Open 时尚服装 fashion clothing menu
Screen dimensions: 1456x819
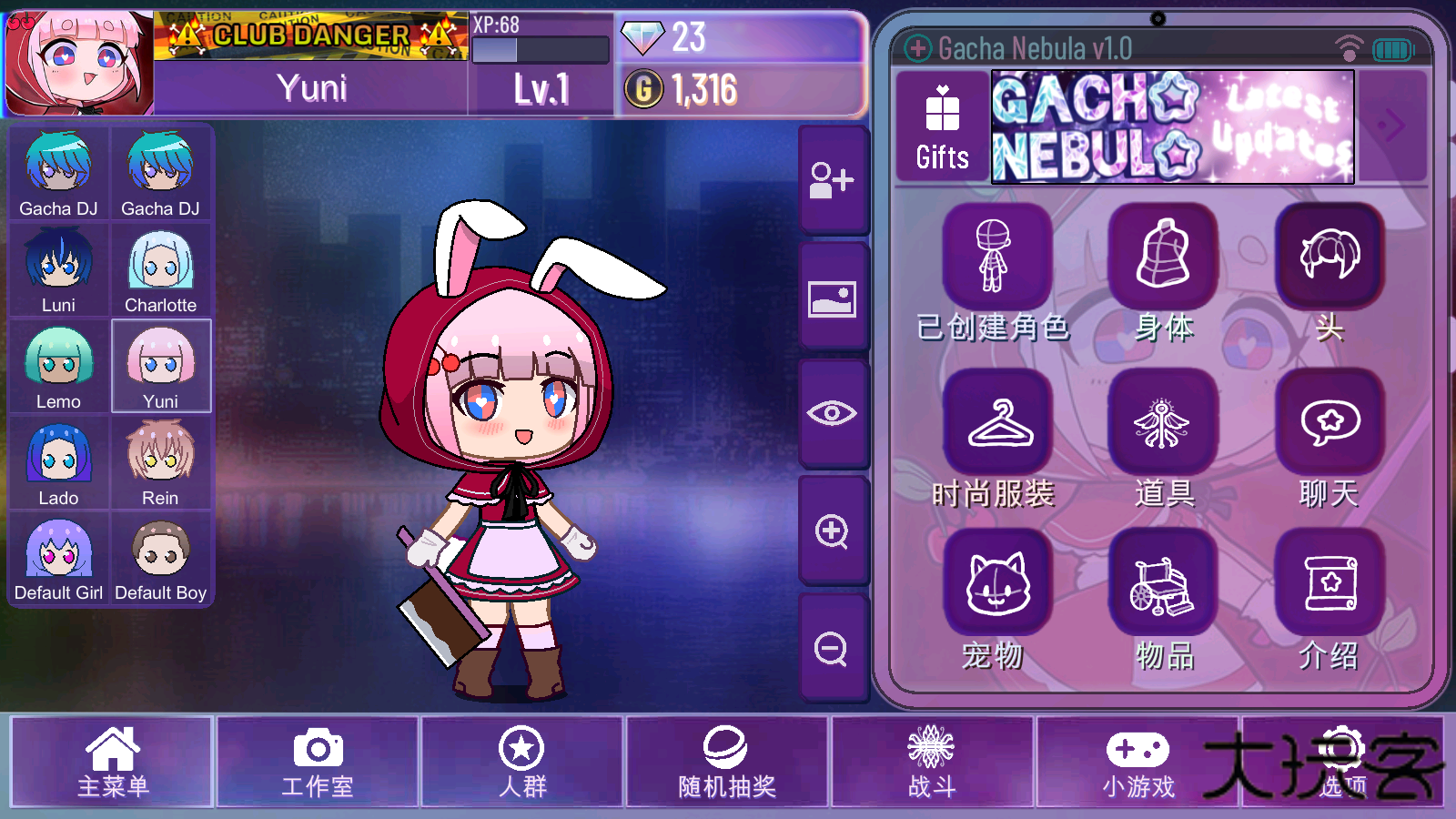point(996,421)
